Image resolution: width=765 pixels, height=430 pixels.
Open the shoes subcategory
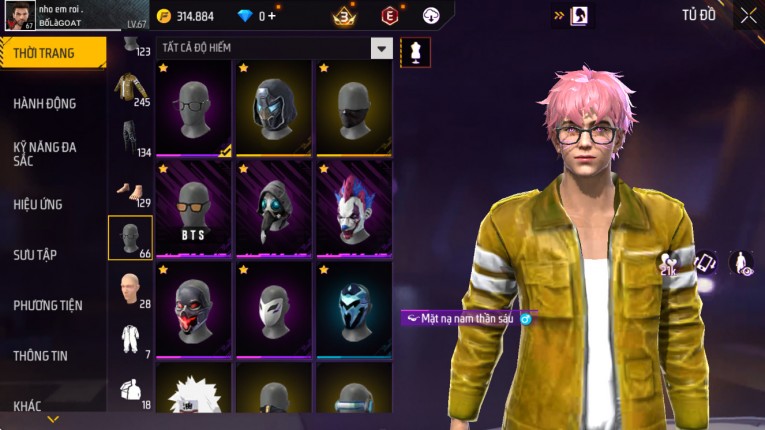[130, 189]
